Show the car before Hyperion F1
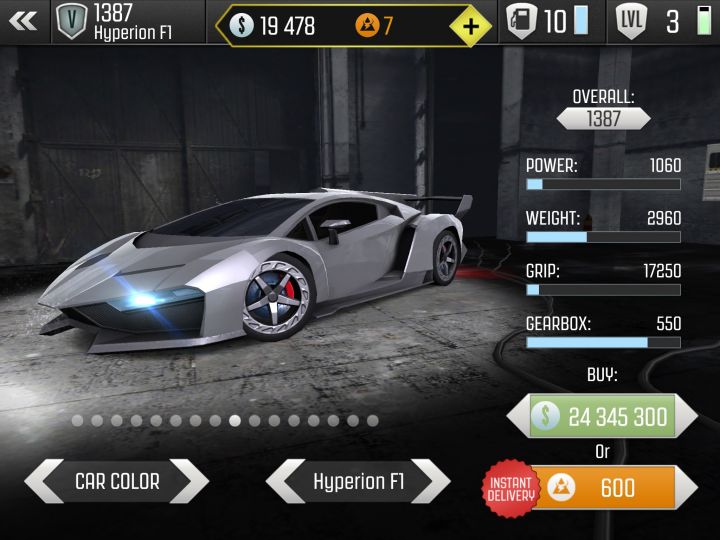 click(x=285, y=482)
